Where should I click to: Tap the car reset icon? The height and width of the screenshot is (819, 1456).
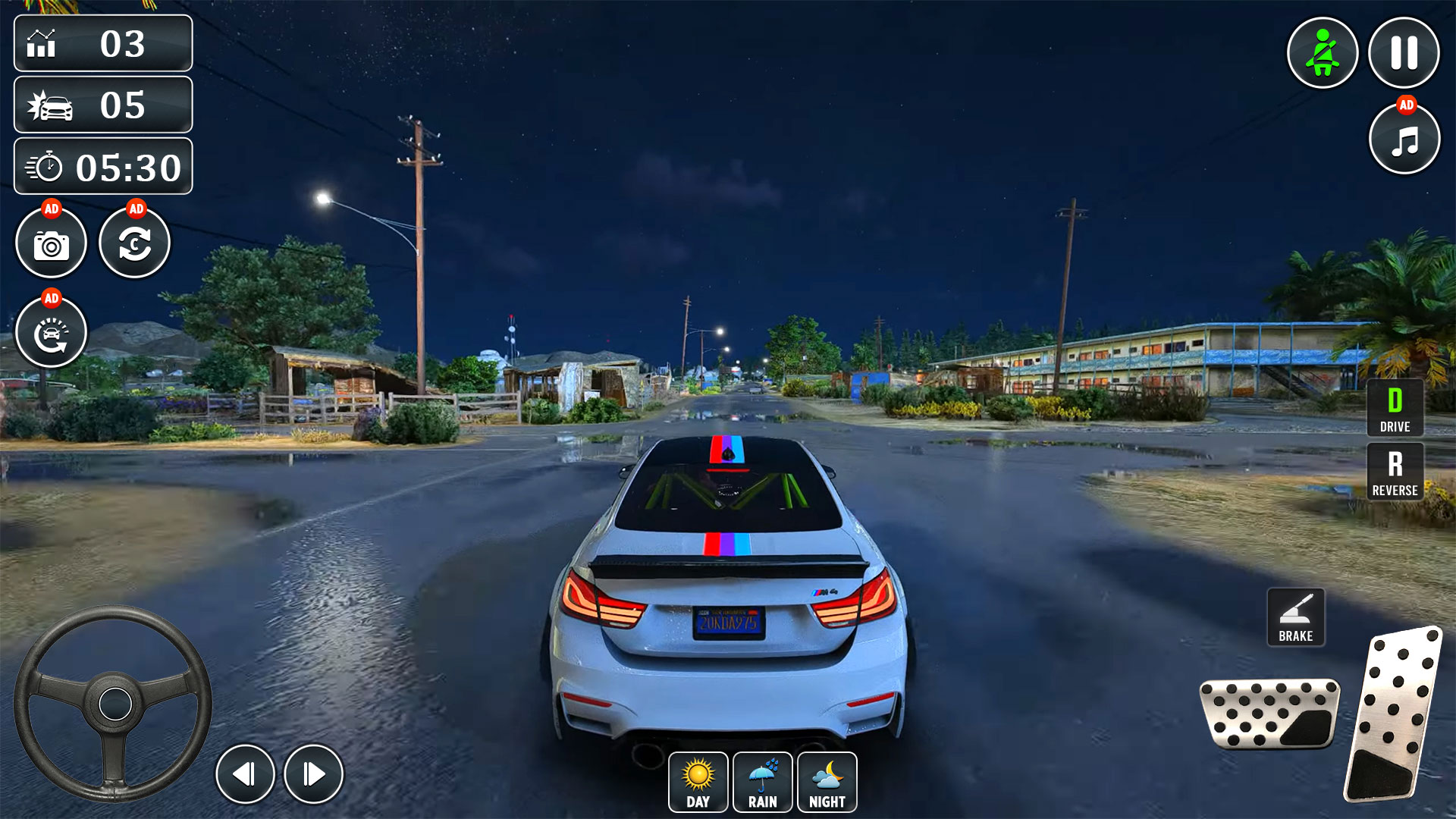[52, 334]
